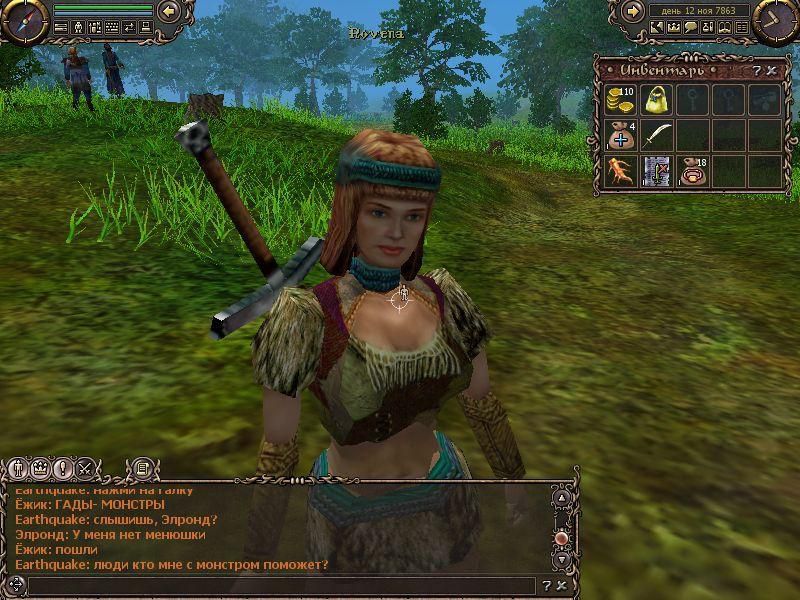Pick the curved saber in inventory
The width and height of the screenshot is (800, 600).
(656, 135)
